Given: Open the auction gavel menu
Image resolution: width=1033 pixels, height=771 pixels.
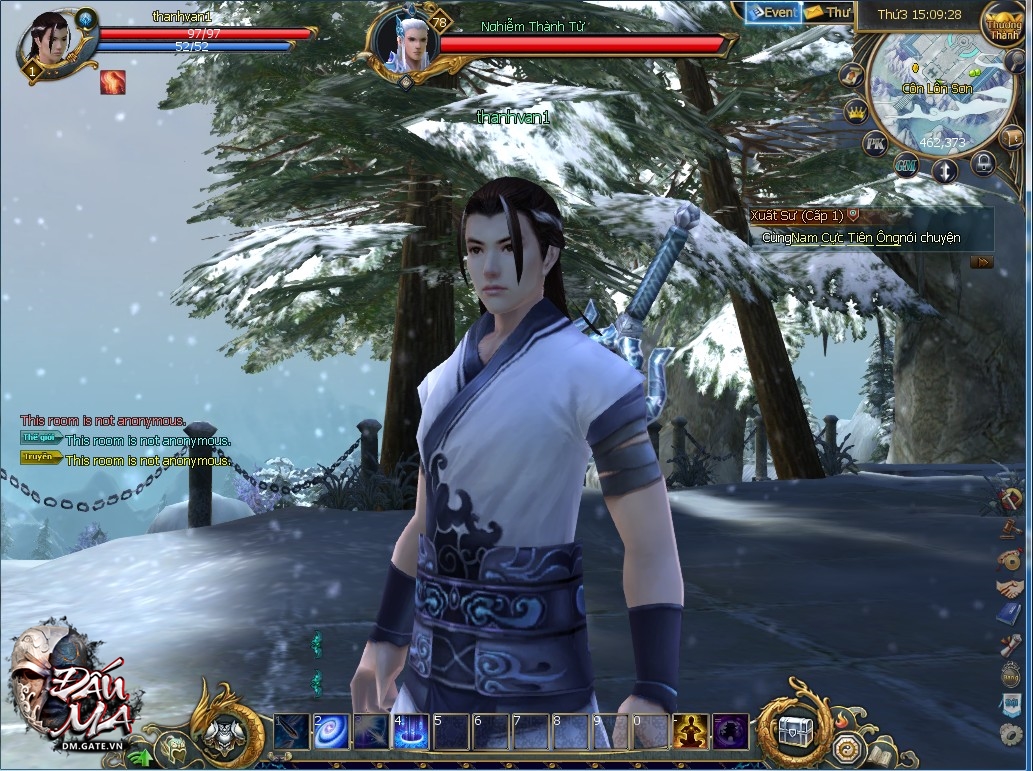Looking at the screenshot, I should 1010,528.
